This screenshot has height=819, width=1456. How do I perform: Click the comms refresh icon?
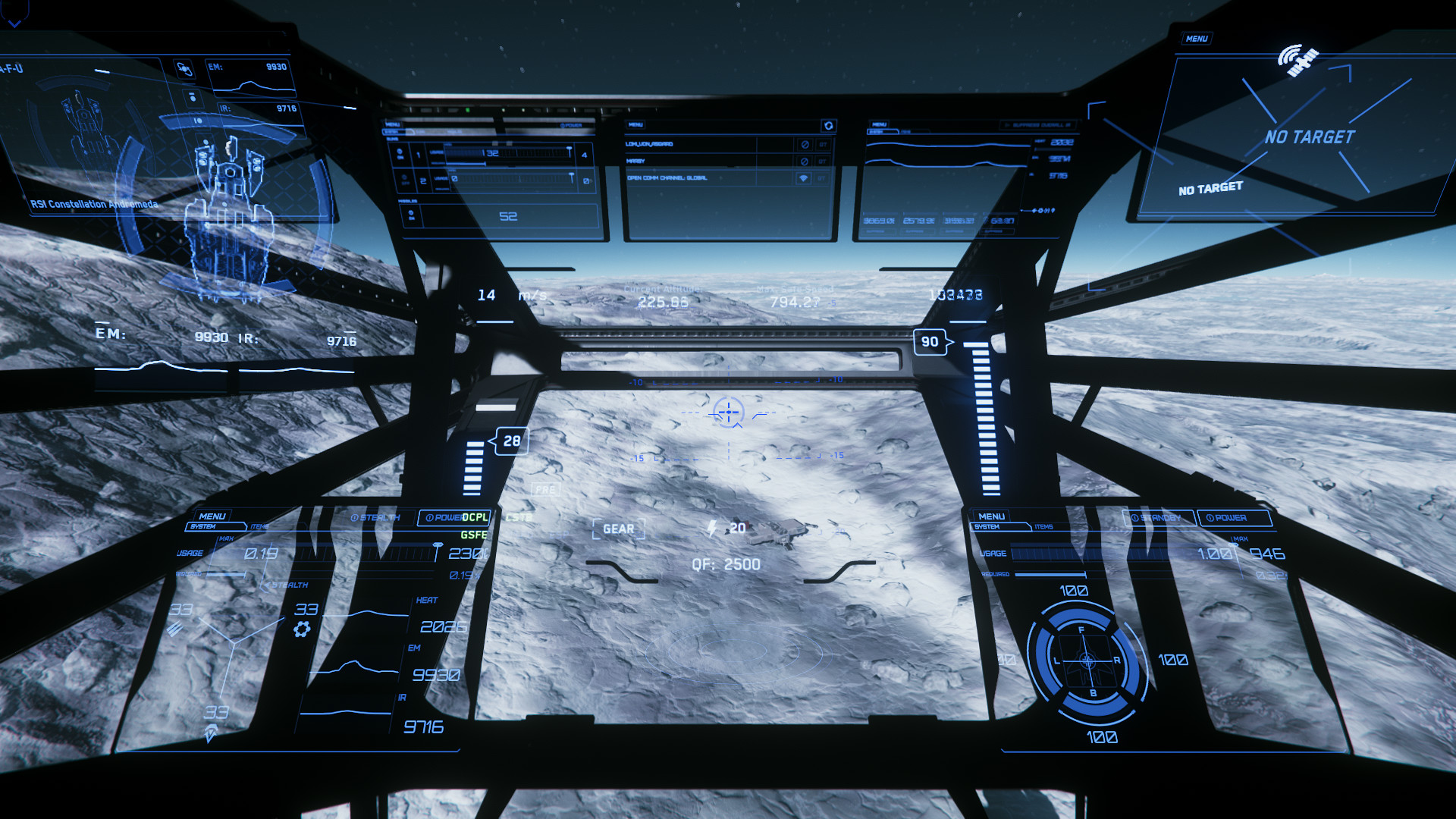point(828,125)
